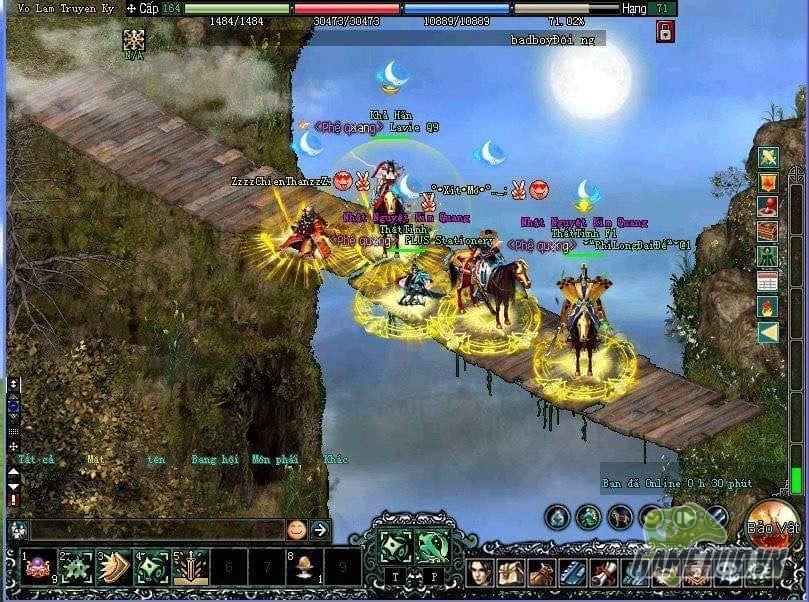Image resolution: width=809 pixels, height=602 pixels.
Task: Toggle the horse mount icon
Action: [x=620, y=517]
